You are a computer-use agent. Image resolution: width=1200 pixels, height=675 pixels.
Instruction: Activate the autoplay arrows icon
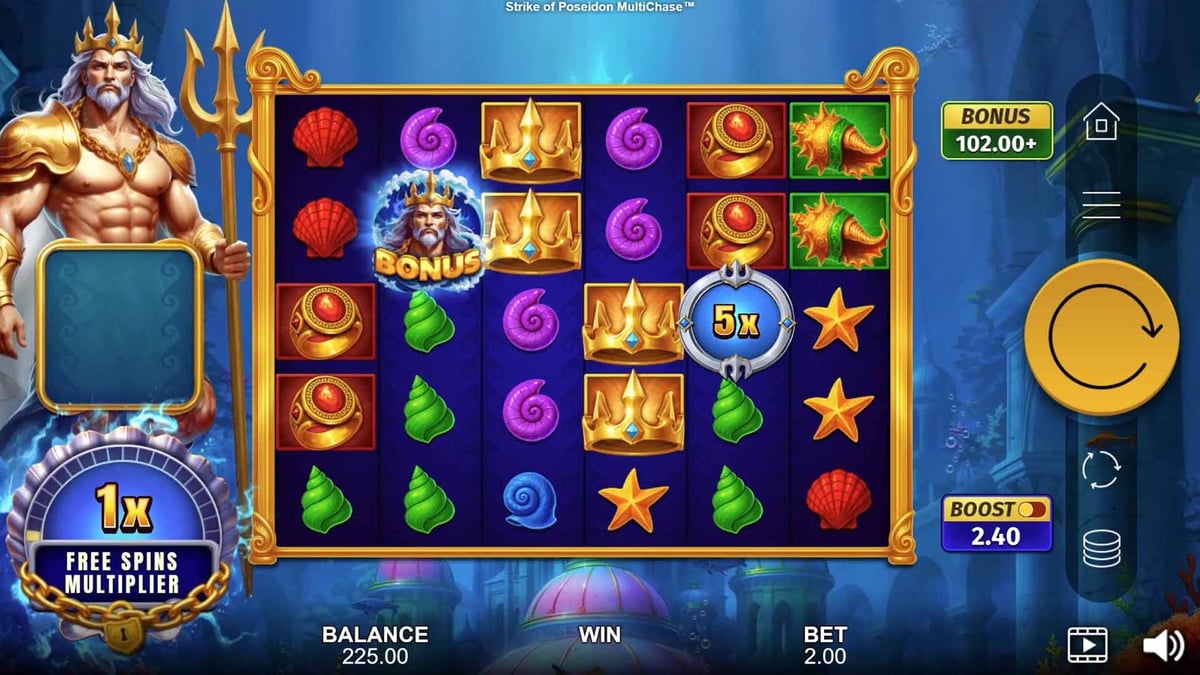coord(1101,469)
